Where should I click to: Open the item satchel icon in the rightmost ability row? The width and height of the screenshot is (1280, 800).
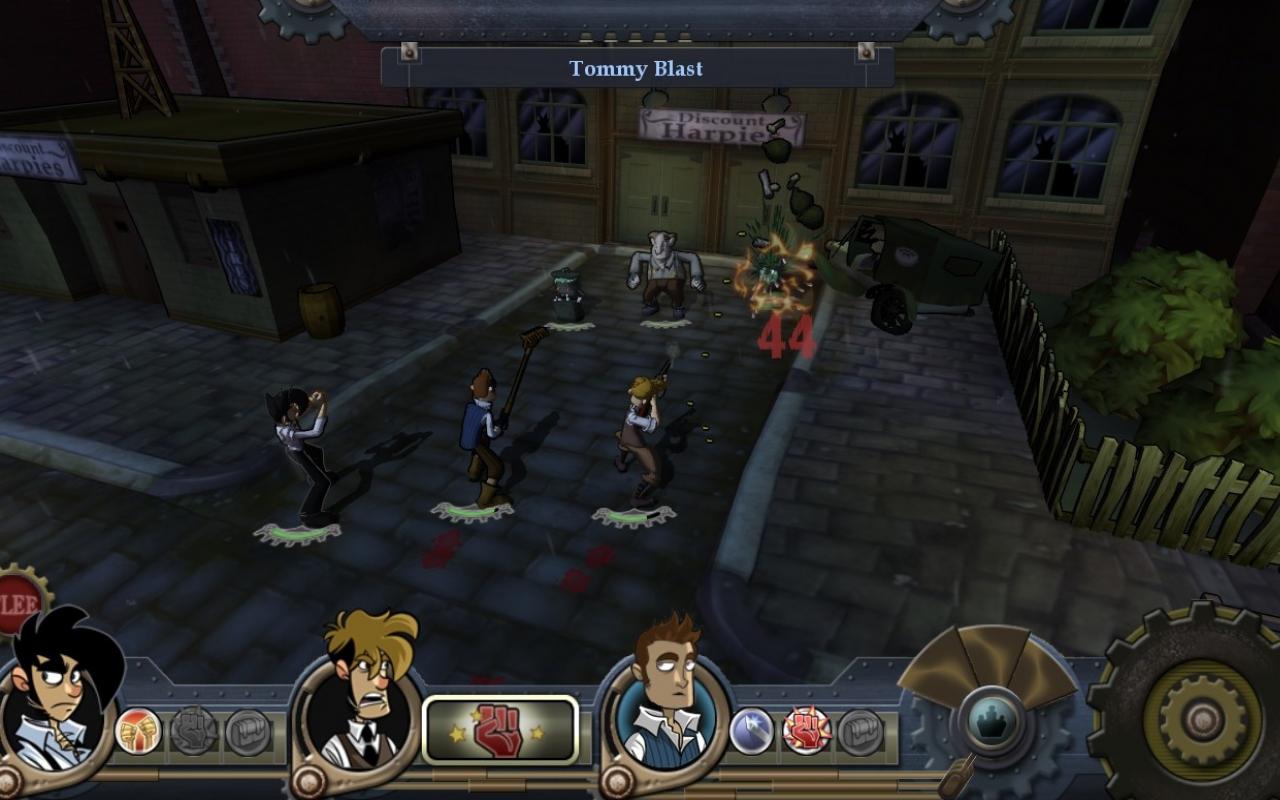[x=862, y=733]
